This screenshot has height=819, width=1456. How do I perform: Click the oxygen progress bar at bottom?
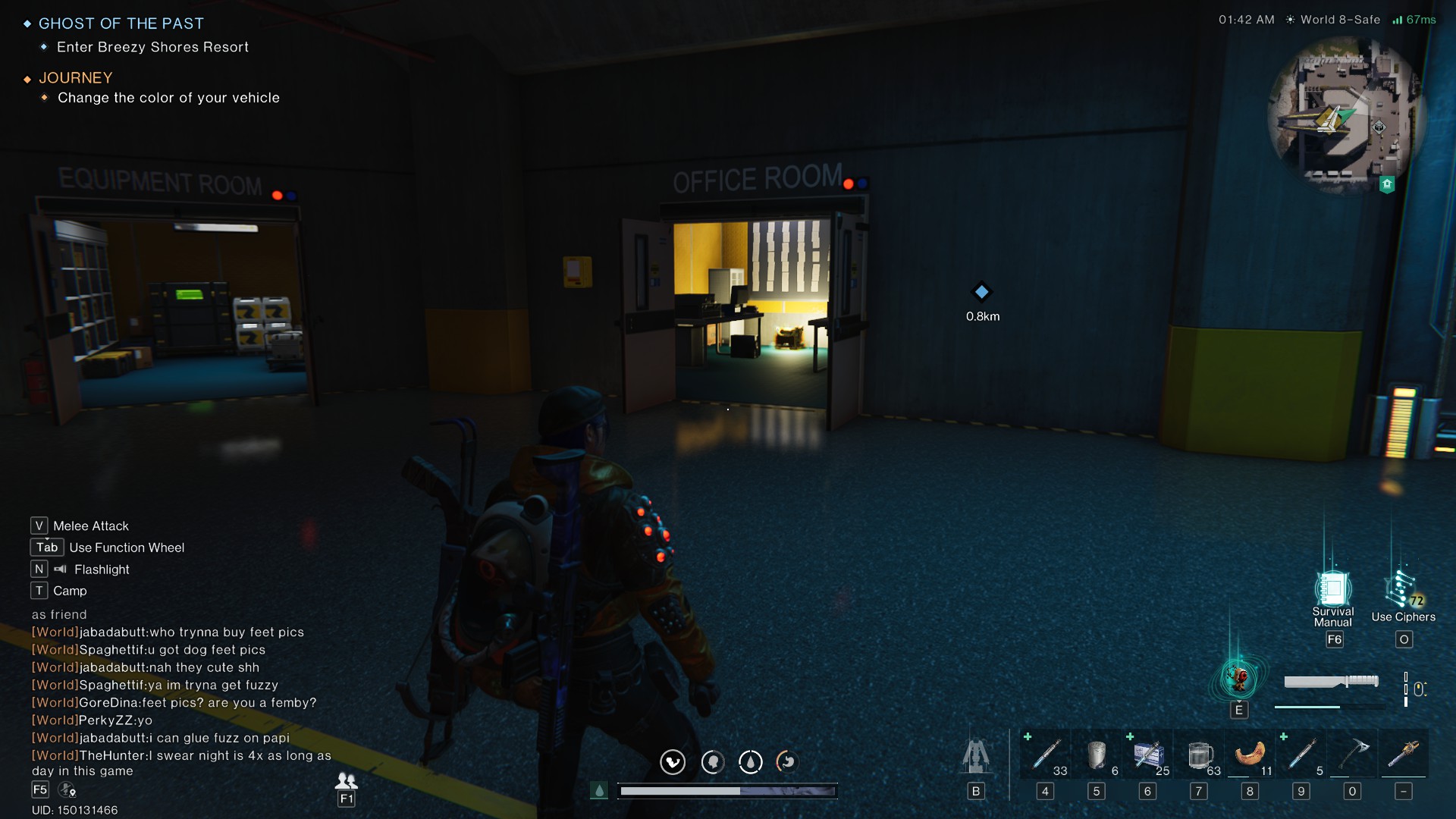tap(728, 790)
